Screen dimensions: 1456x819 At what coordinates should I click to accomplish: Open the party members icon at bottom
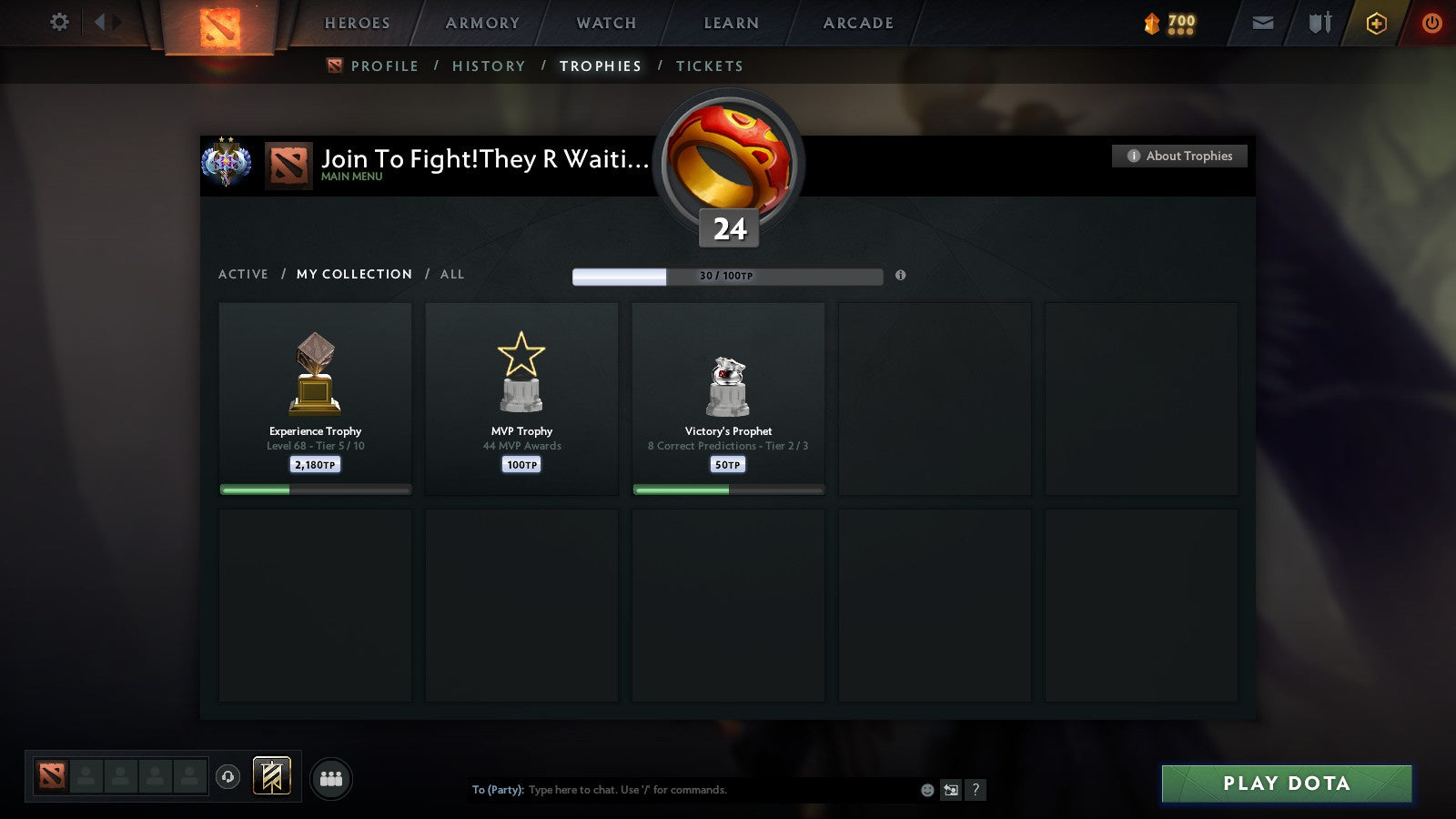click(331, 776)
